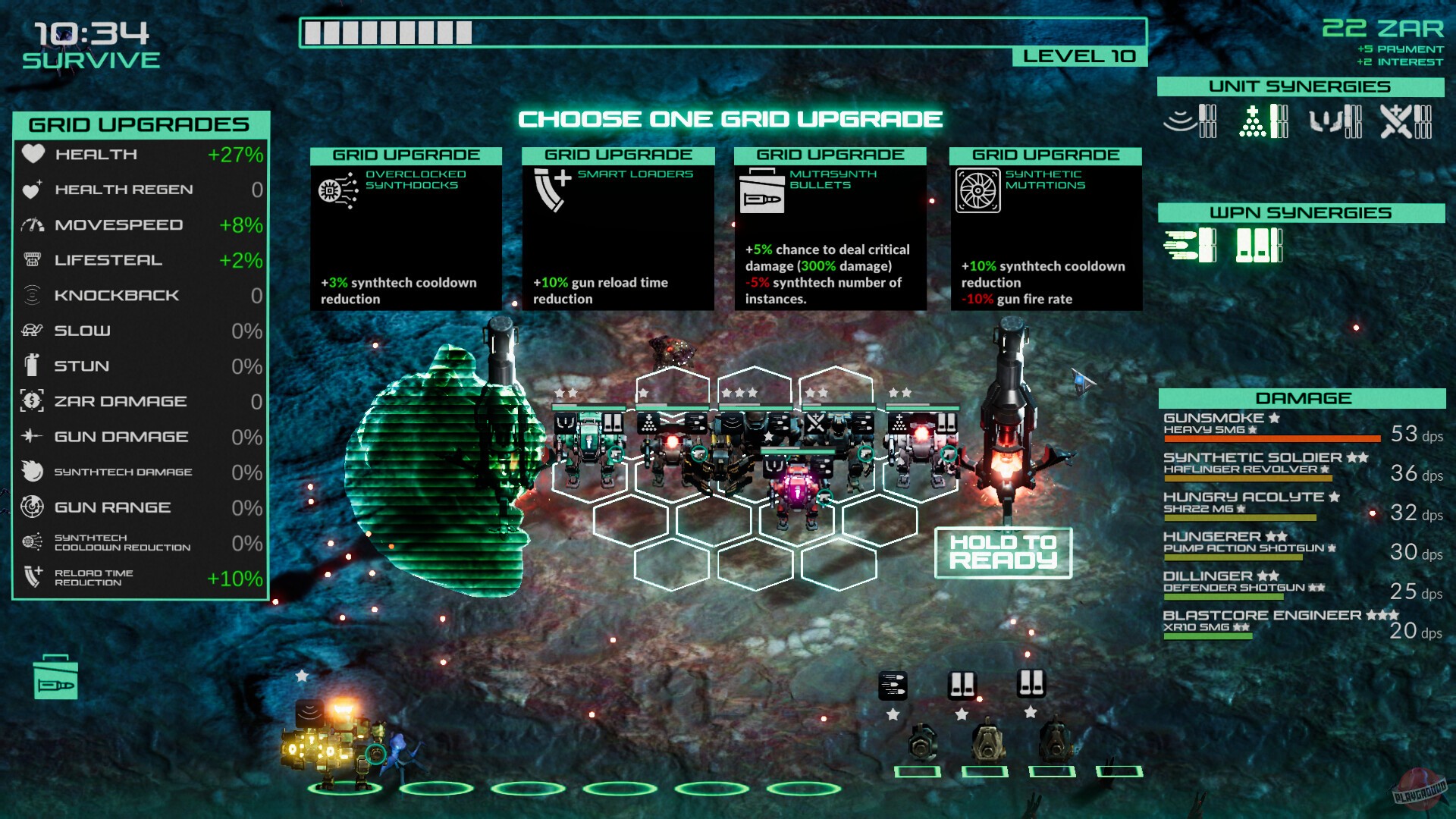This screenshot has height=819, width=1456.
Task: Select the Health stat heart icon
Action: [x=32, y=154]
